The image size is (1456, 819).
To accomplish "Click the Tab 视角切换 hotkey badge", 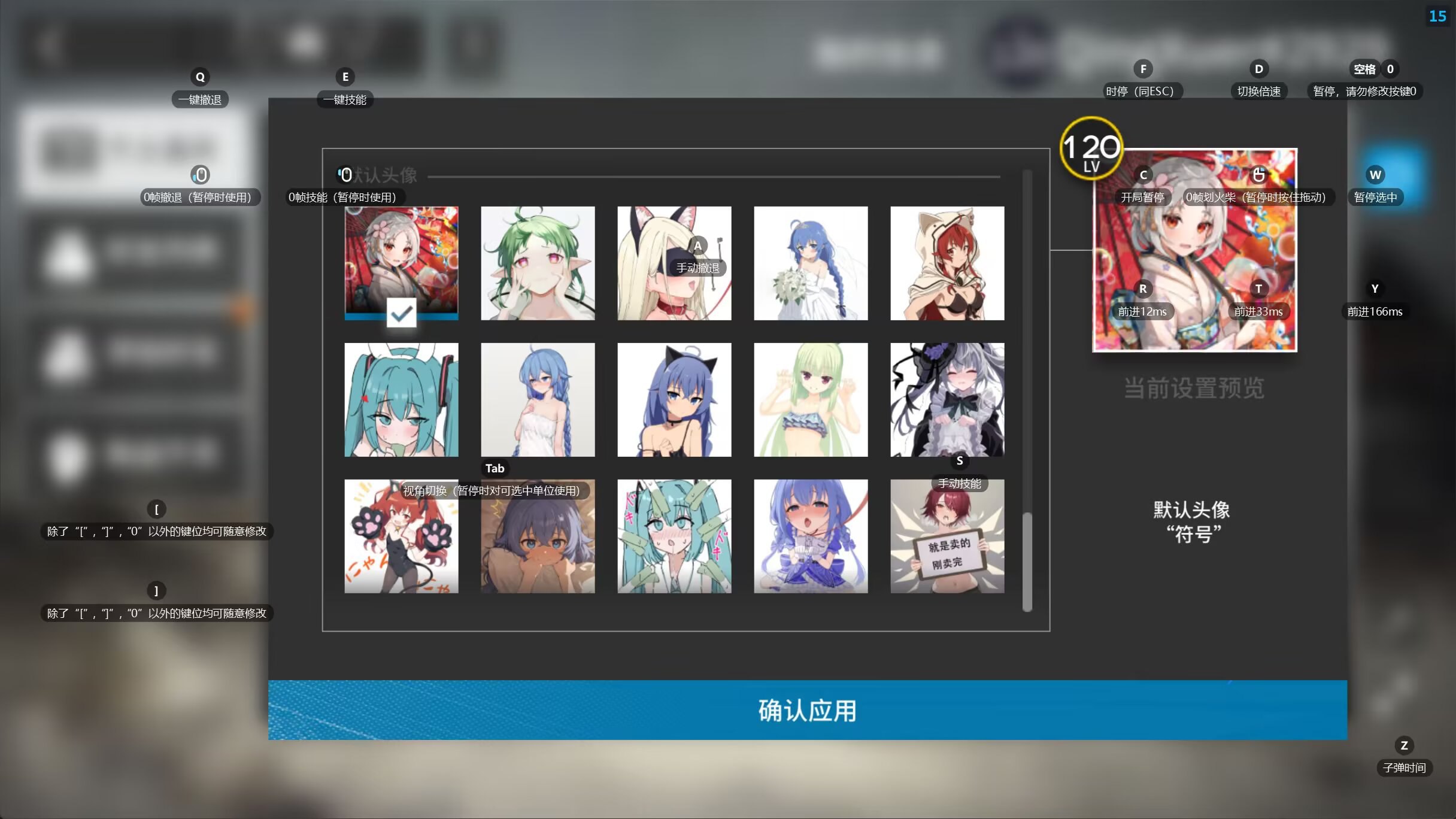I will (494, 468).
